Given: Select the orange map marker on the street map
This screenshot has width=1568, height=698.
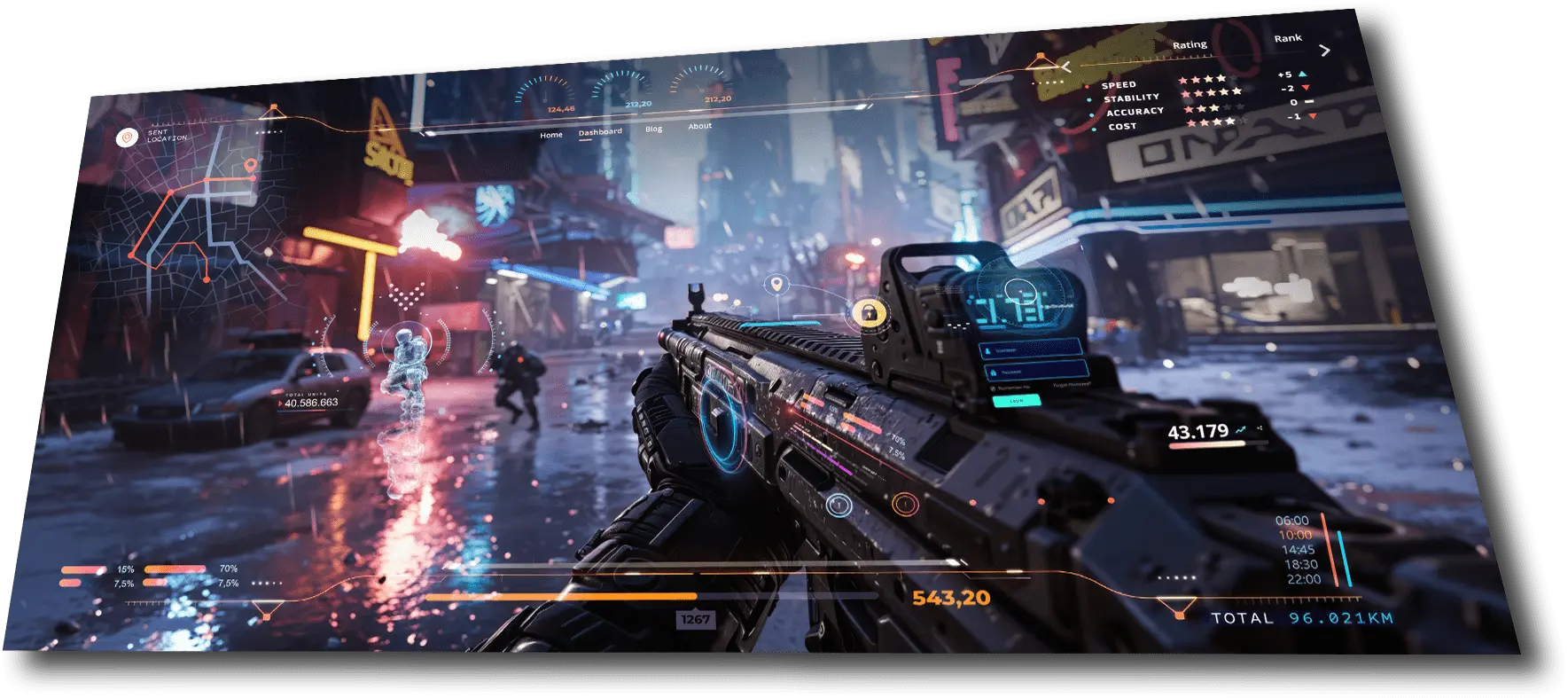Looking at the screenshot, I should (251, 165).
